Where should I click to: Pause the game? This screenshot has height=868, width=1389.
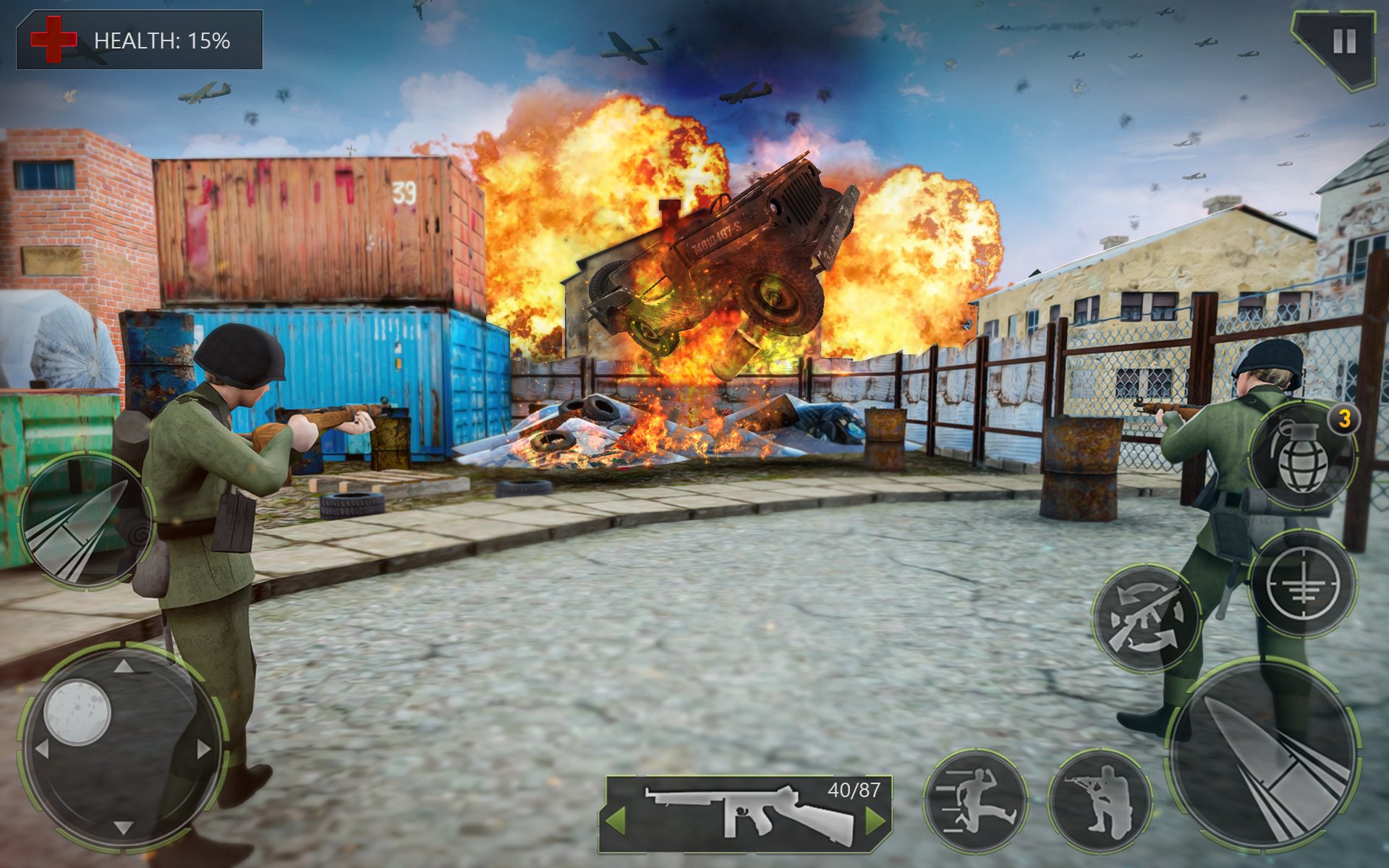[1346, 40]
